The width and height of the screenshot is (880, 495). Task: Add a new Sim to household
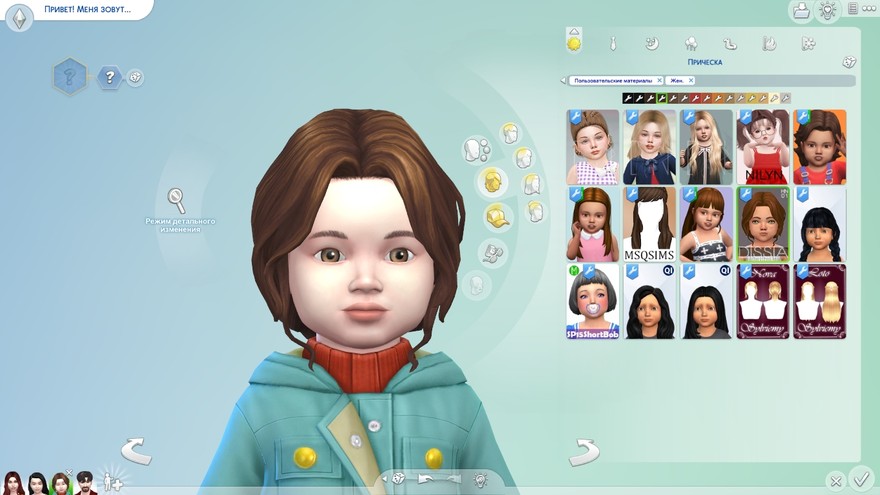point(113,481)
